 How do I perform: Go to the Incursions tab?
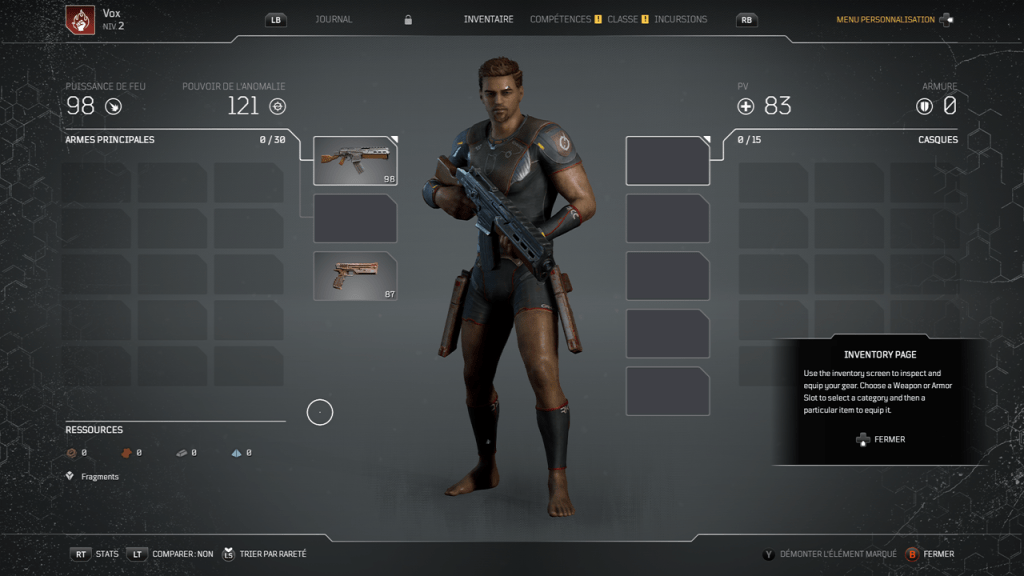click(x=680, y=19)
